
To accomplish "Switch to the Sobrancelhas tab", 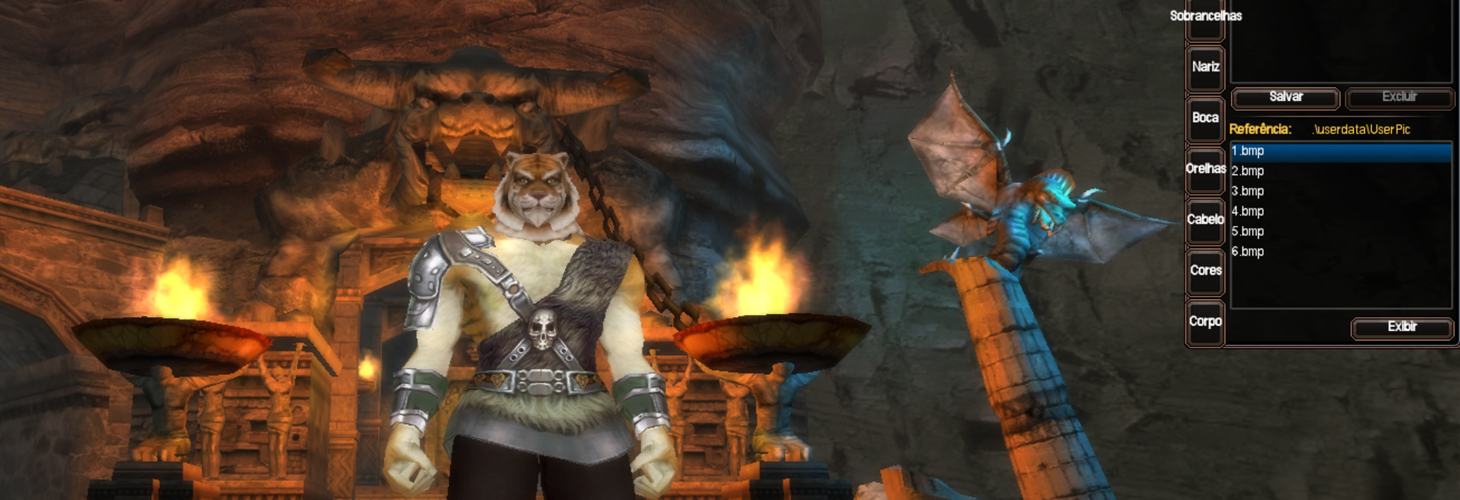I will [x=1205, y=17].
